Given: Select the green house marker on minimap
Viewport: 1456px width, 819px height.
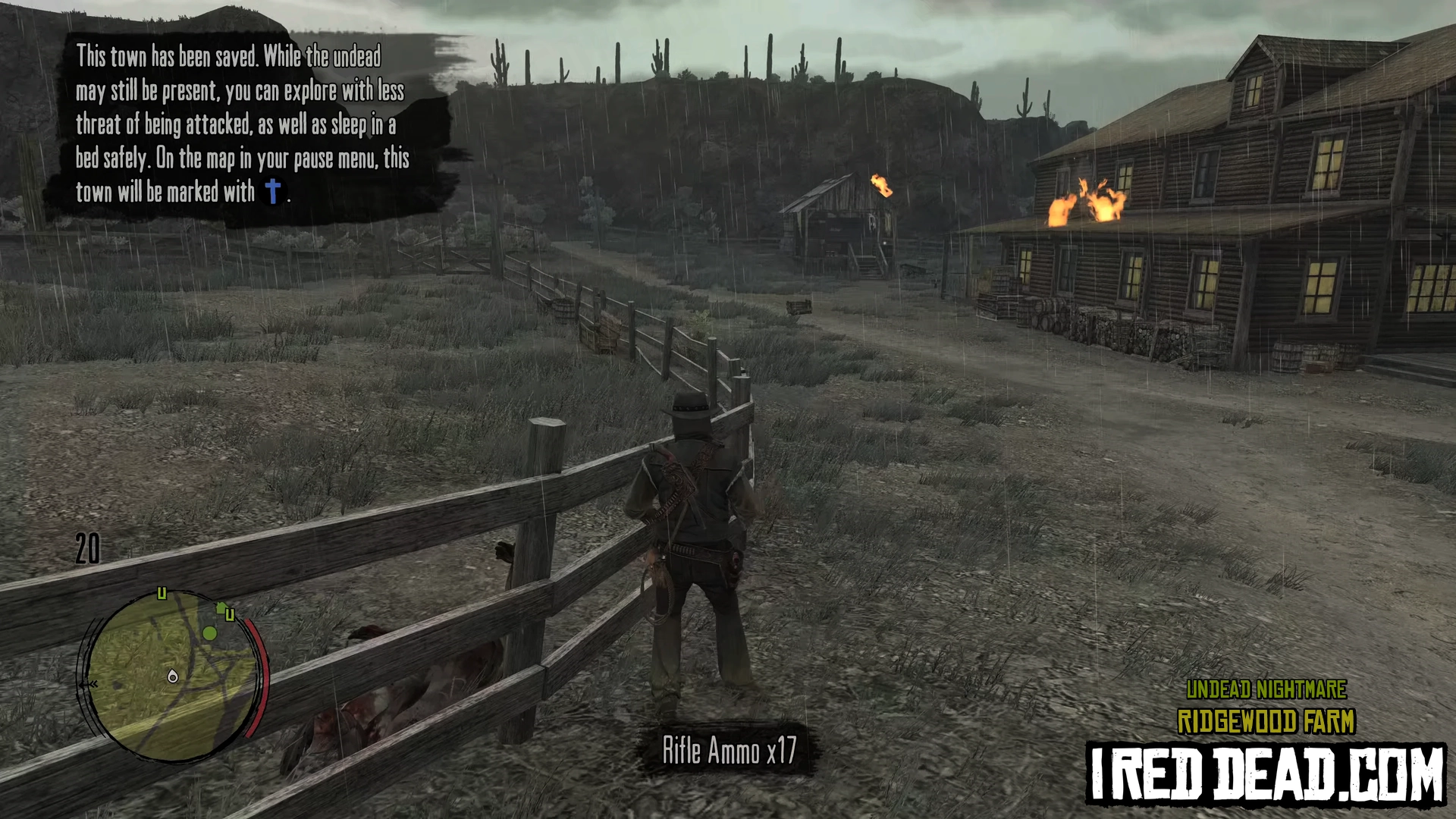Looking at the screenshot, I should point(221,607).
